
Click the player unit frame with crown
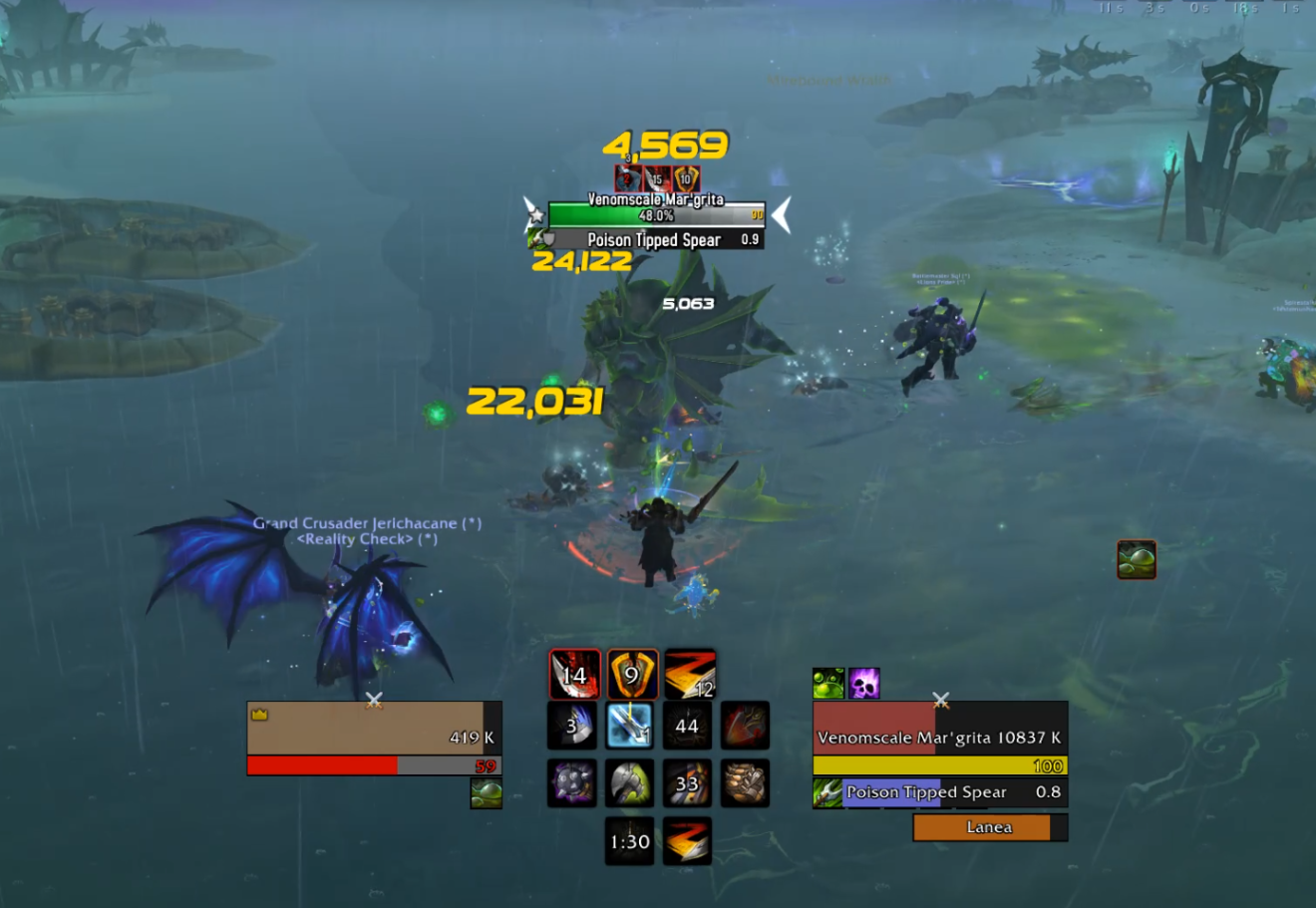pos(374,728)
